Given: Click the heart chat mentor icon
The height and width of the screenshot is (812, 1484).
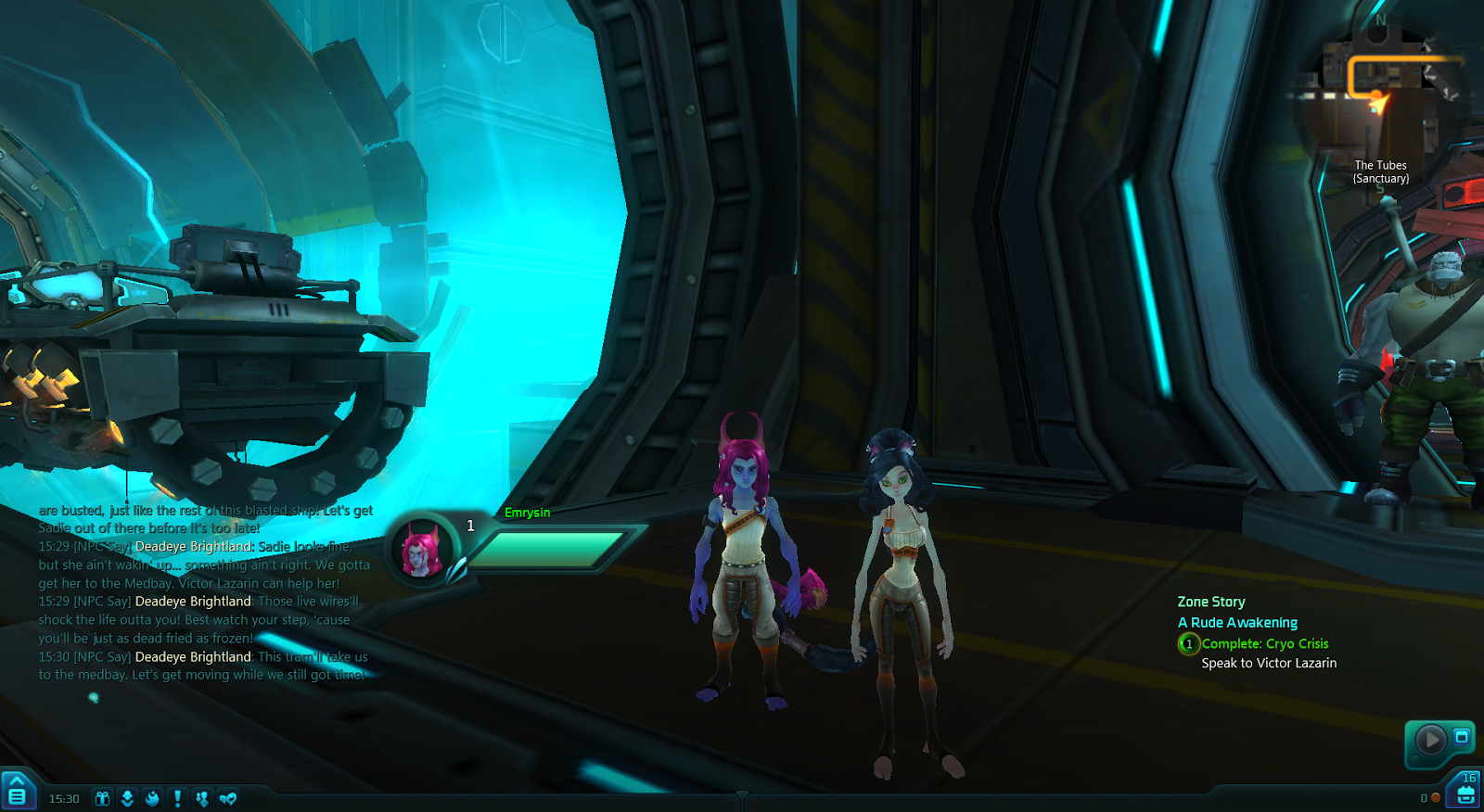Looking at the screenshot, I should click(227, 795).
